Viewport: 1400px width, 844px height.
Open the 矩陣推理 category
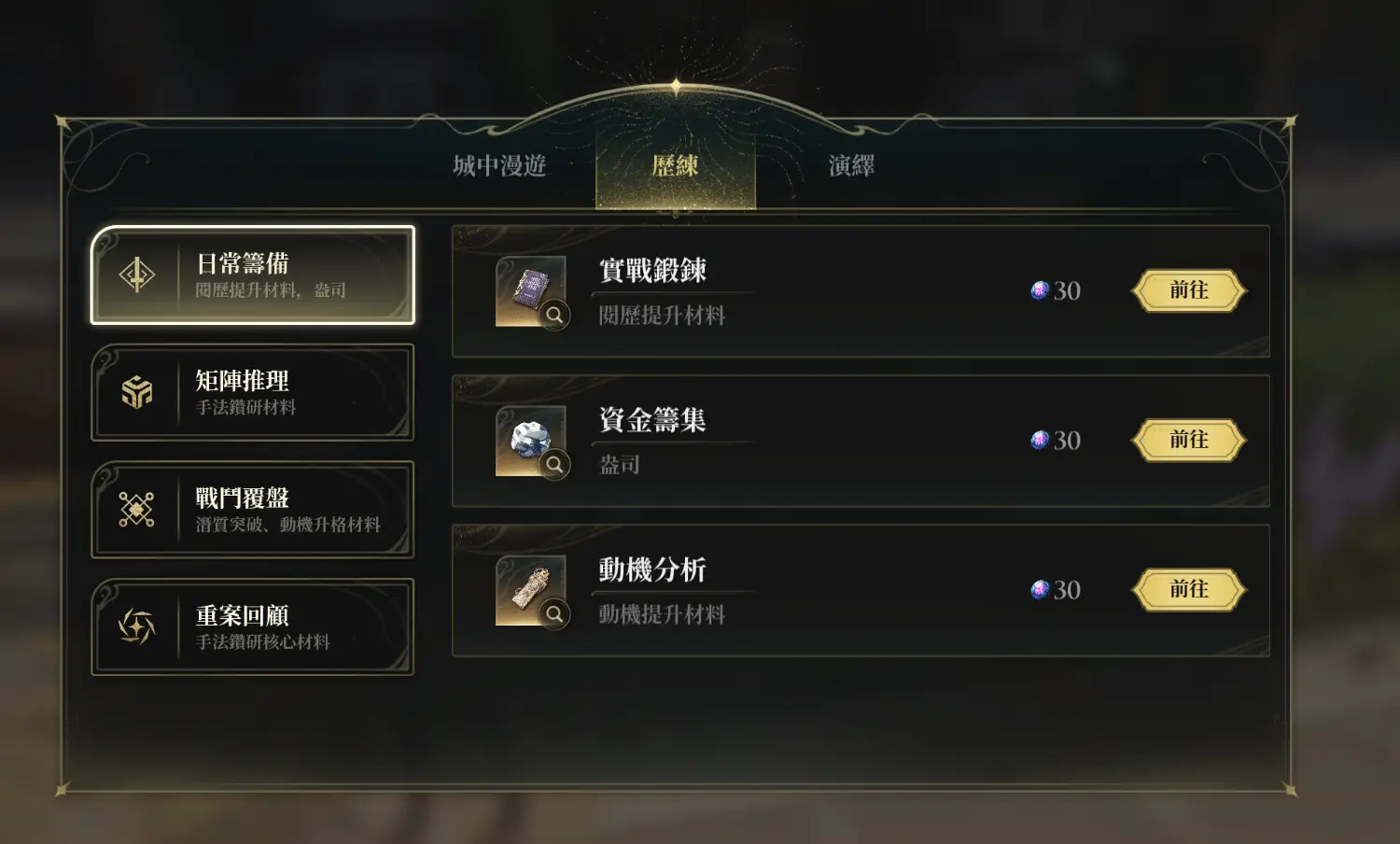click(252, 392)
